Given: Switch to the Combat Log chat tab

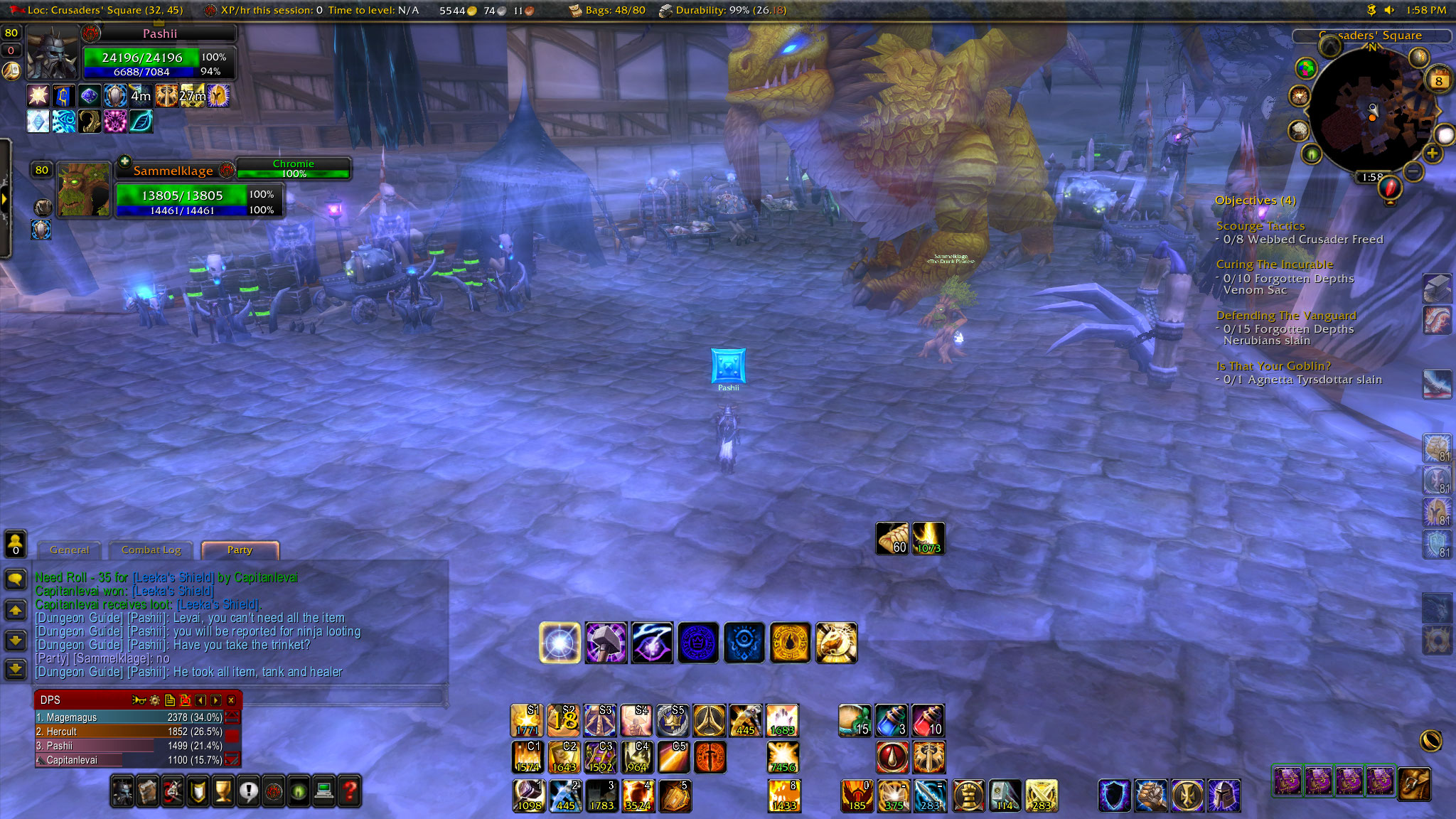Looking at the screenshot, I should pyautogui.click(x=151, y=550).
